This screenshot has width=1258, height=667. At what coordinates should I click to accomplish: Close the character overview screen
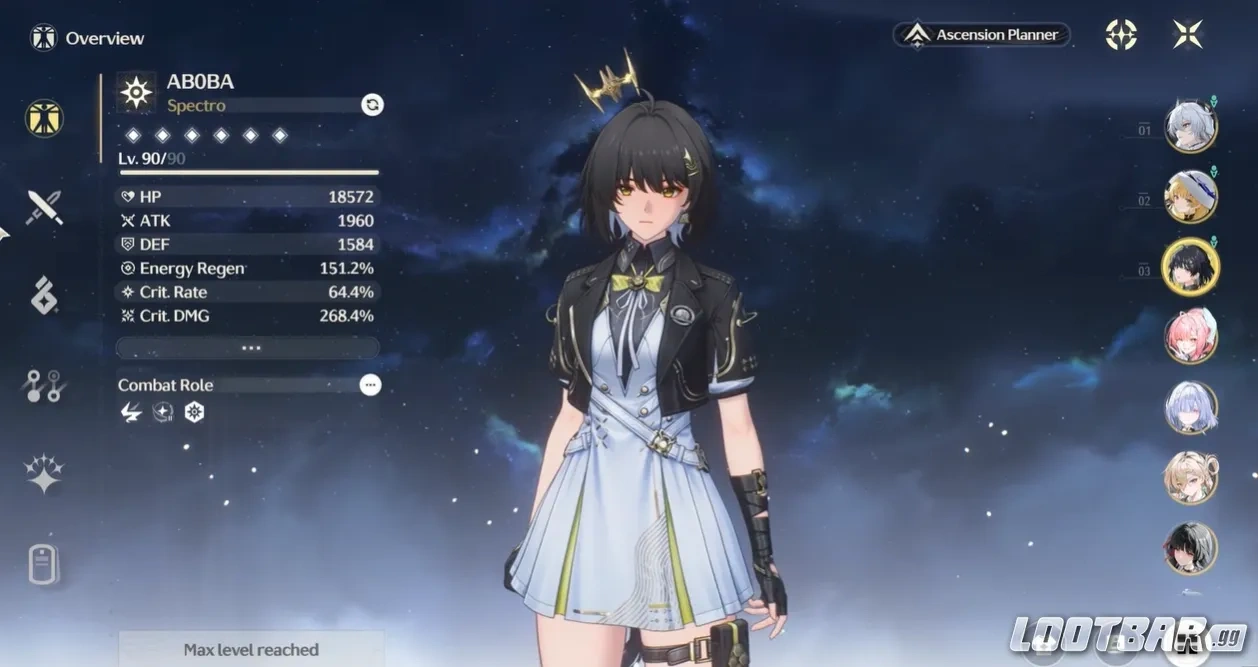[x=1187, y=35]
